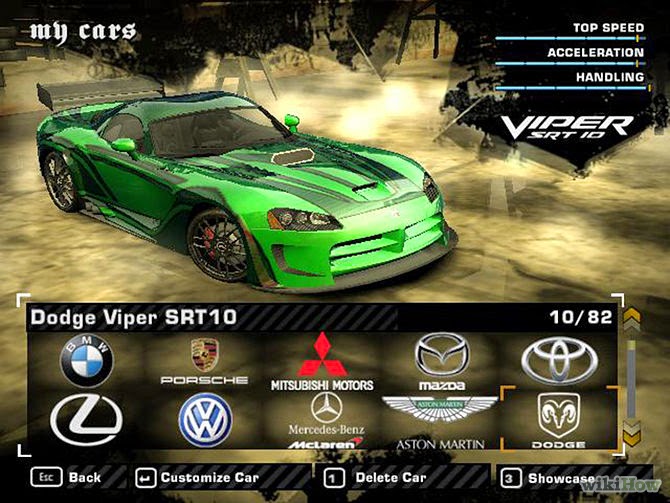Image resolution: width=670 pixels, height=503 pixels.
Task: Select the Mazda brand logo
Action: [442, 361]
